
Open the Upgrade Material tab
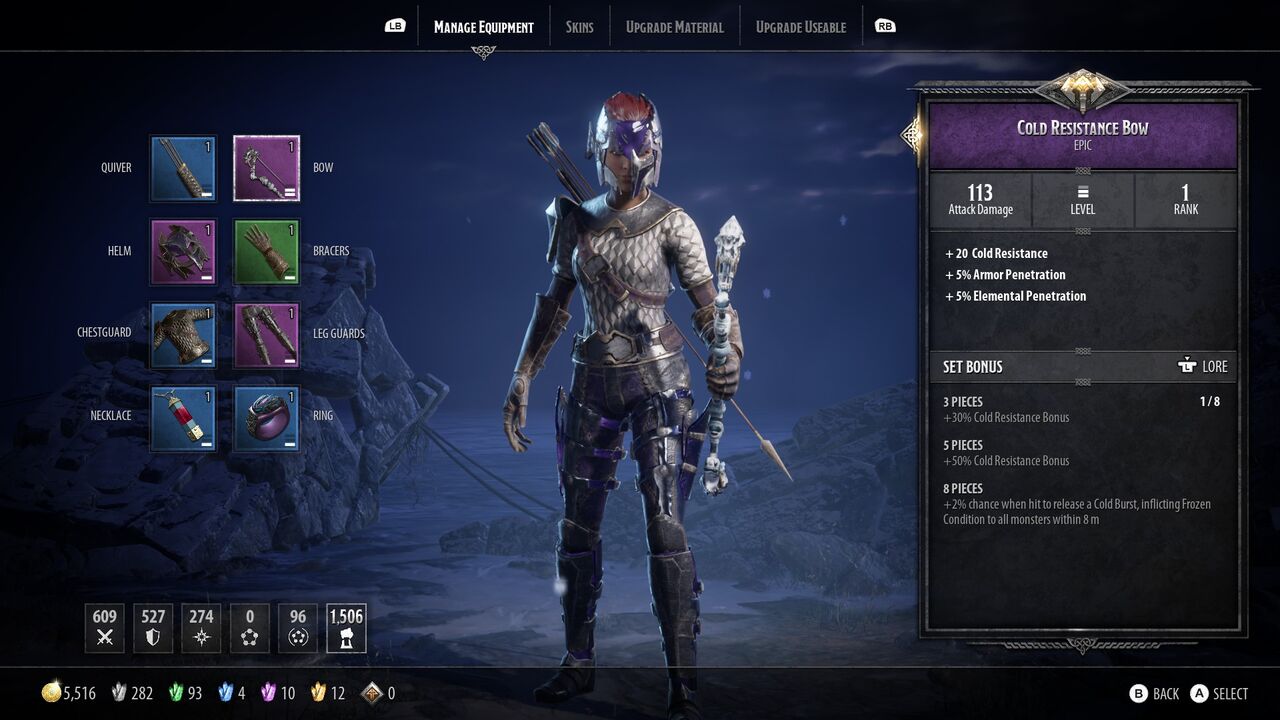click(x=674, y=27)
